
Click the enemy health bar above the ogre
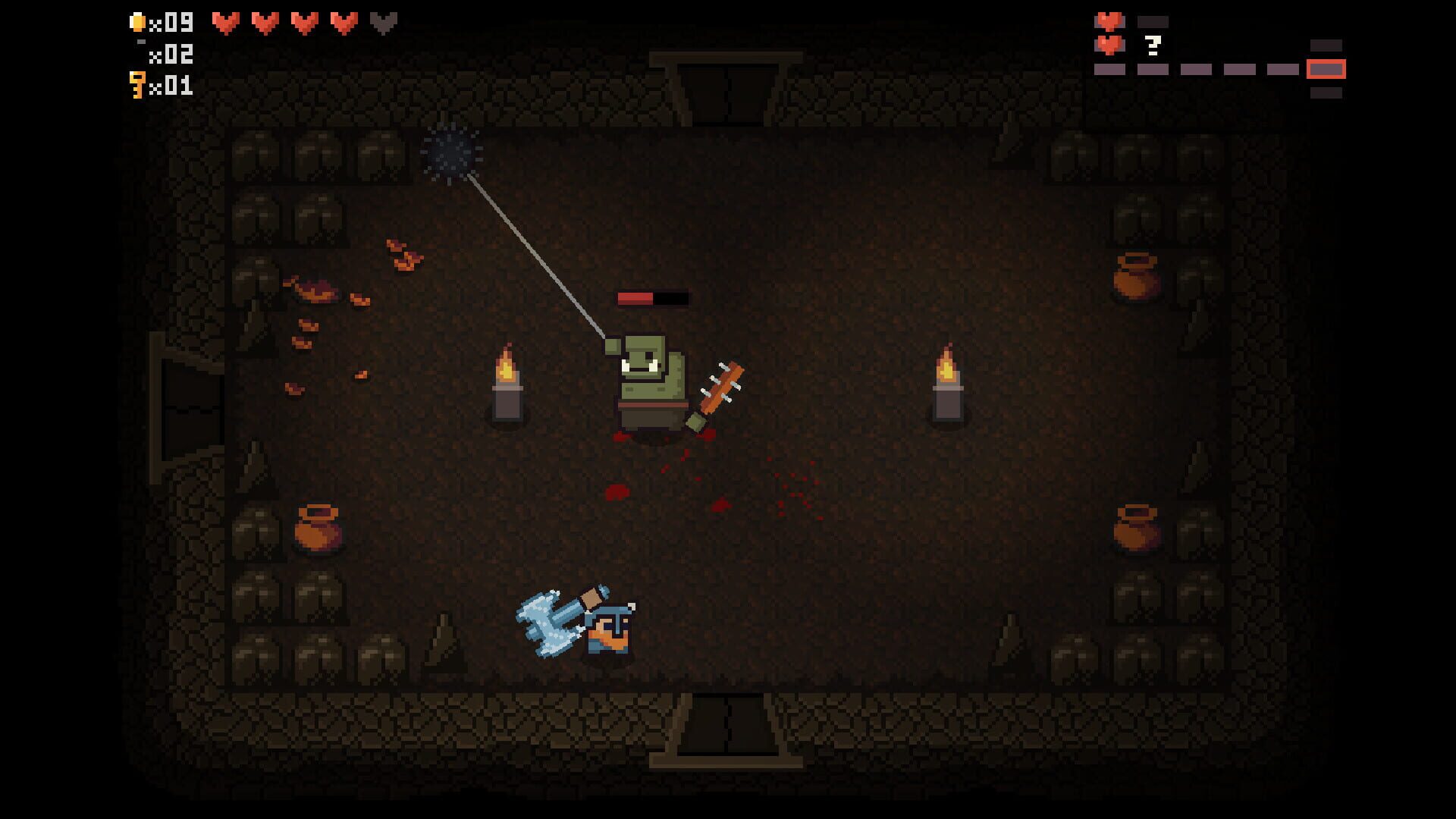pos(654,297)
